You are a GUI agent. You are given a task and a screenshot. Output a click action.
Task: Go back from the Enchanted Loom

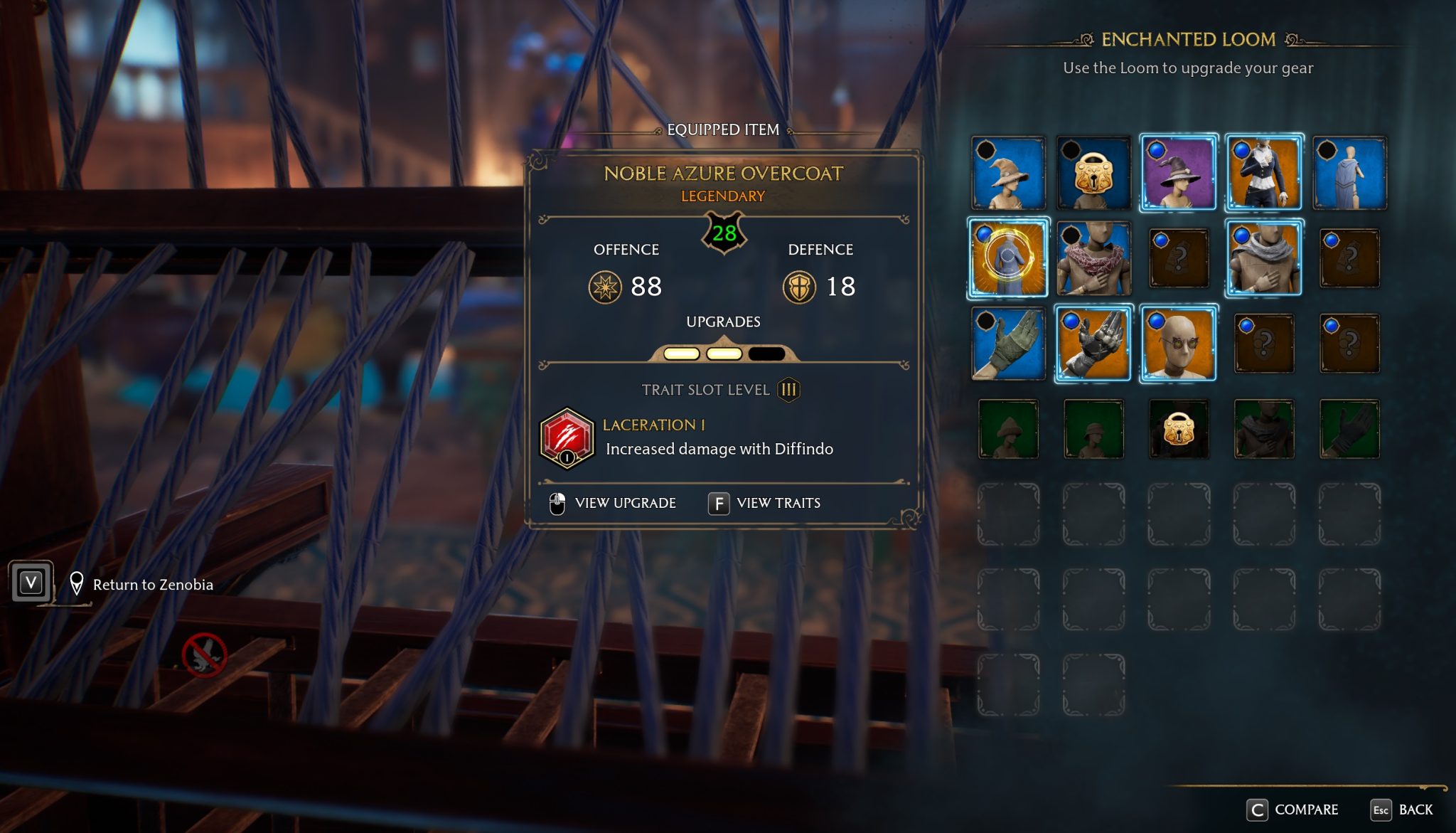tap(1402, 810)
